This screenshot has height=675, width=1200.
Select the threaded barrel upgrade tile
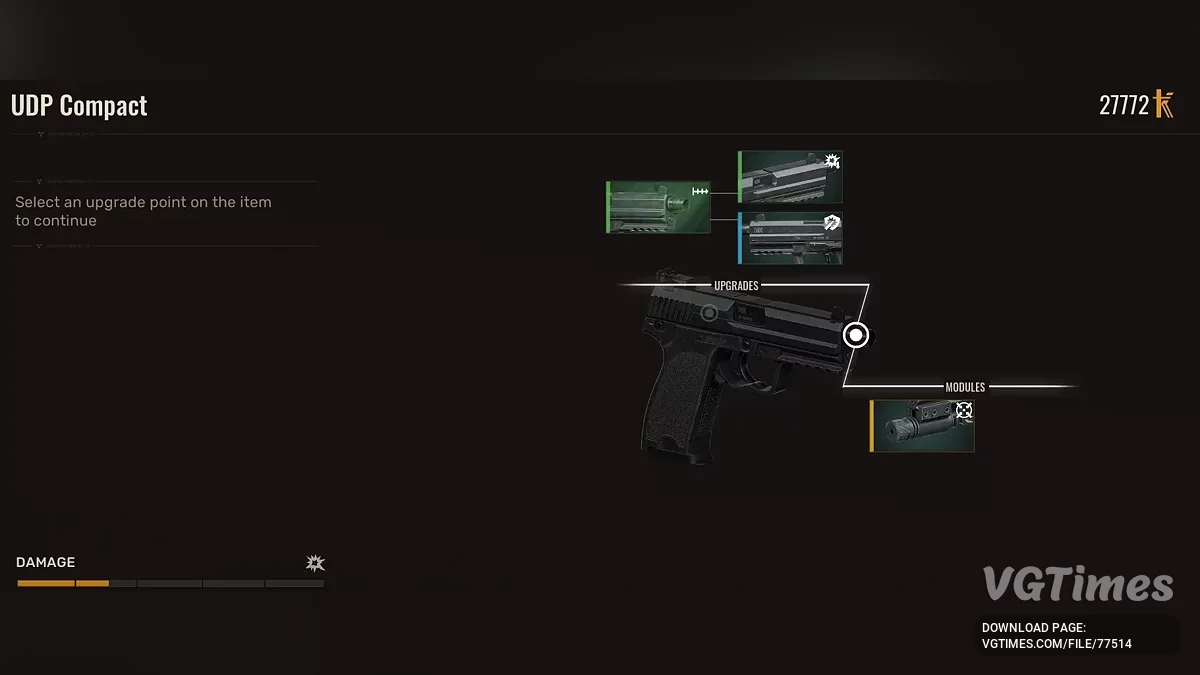coord(658,207)
